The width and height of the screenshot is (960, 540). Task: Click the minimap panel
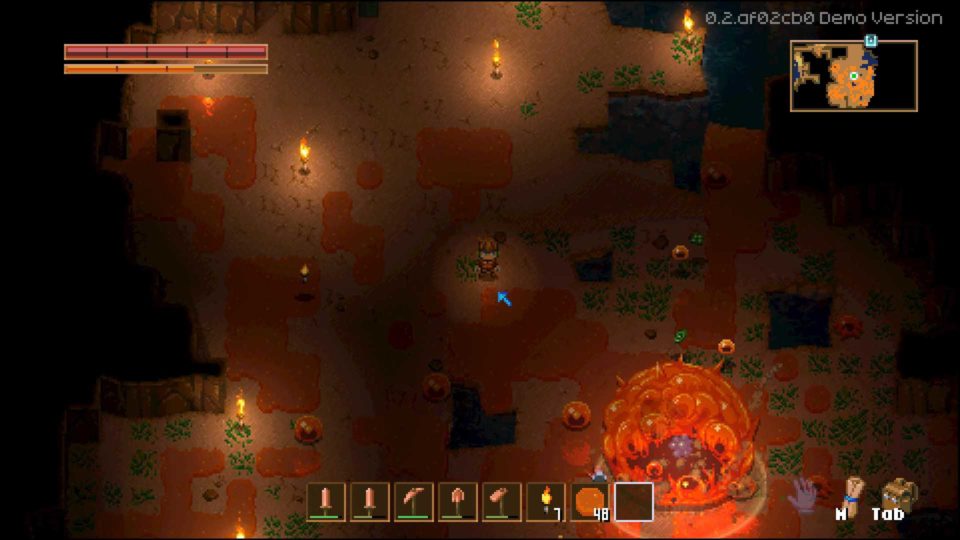click(853, 76)
